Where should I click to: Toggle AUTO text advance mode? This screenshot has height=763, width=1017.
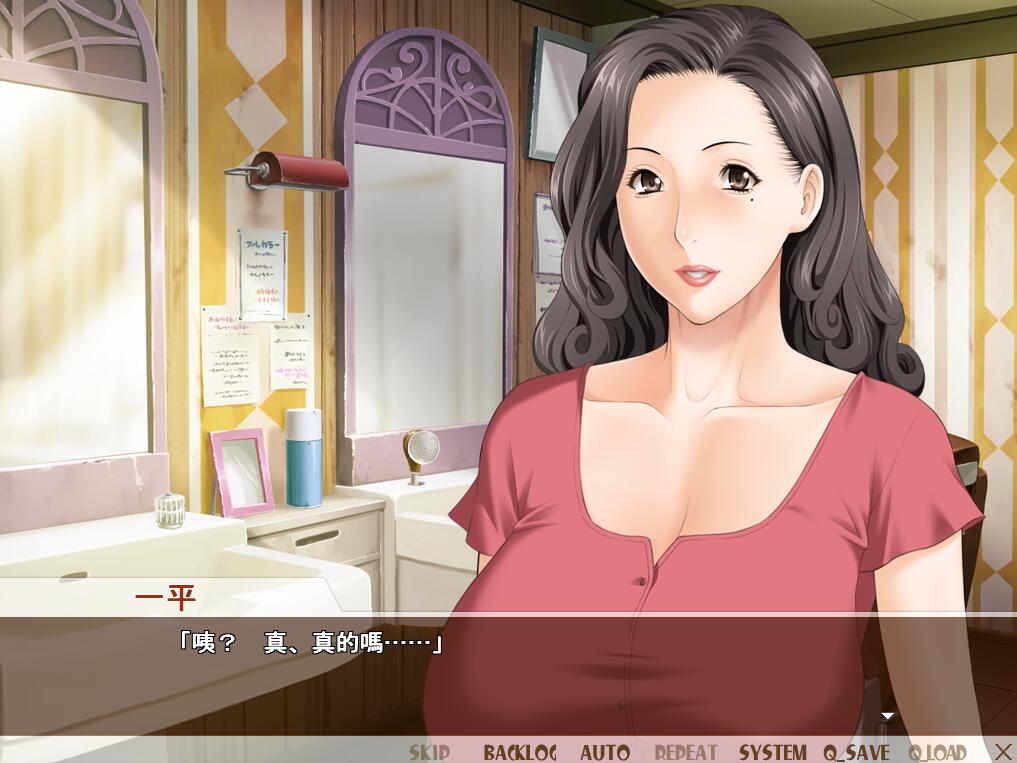tap(605, 752)
